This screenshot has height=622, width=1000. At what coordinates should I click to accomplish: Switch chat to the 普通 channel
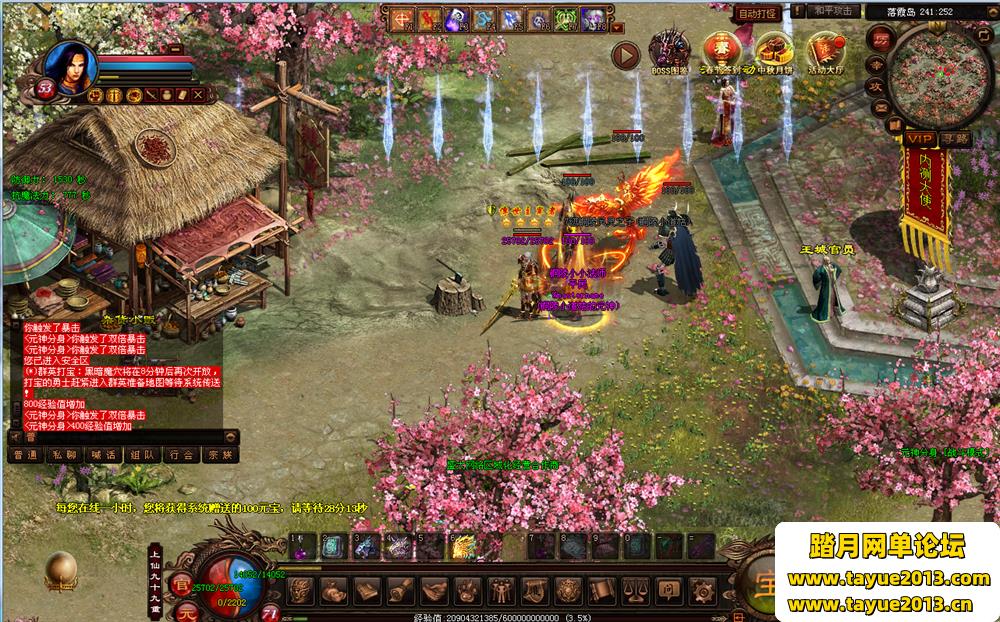(27, 454)
